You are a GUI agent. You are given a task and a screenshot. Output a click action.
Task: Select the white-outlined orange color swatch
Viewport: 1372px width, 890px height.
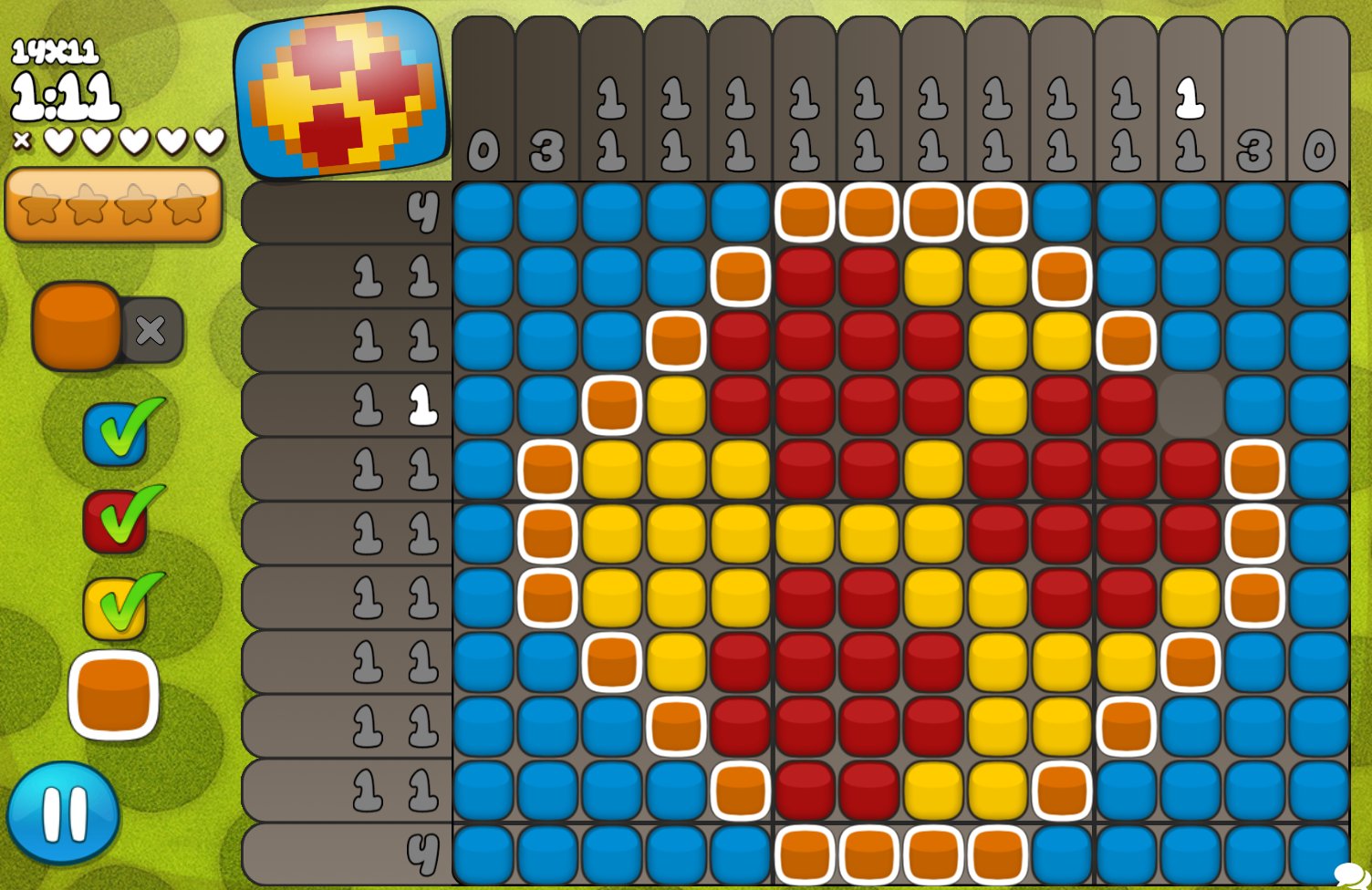coord(114,695)
